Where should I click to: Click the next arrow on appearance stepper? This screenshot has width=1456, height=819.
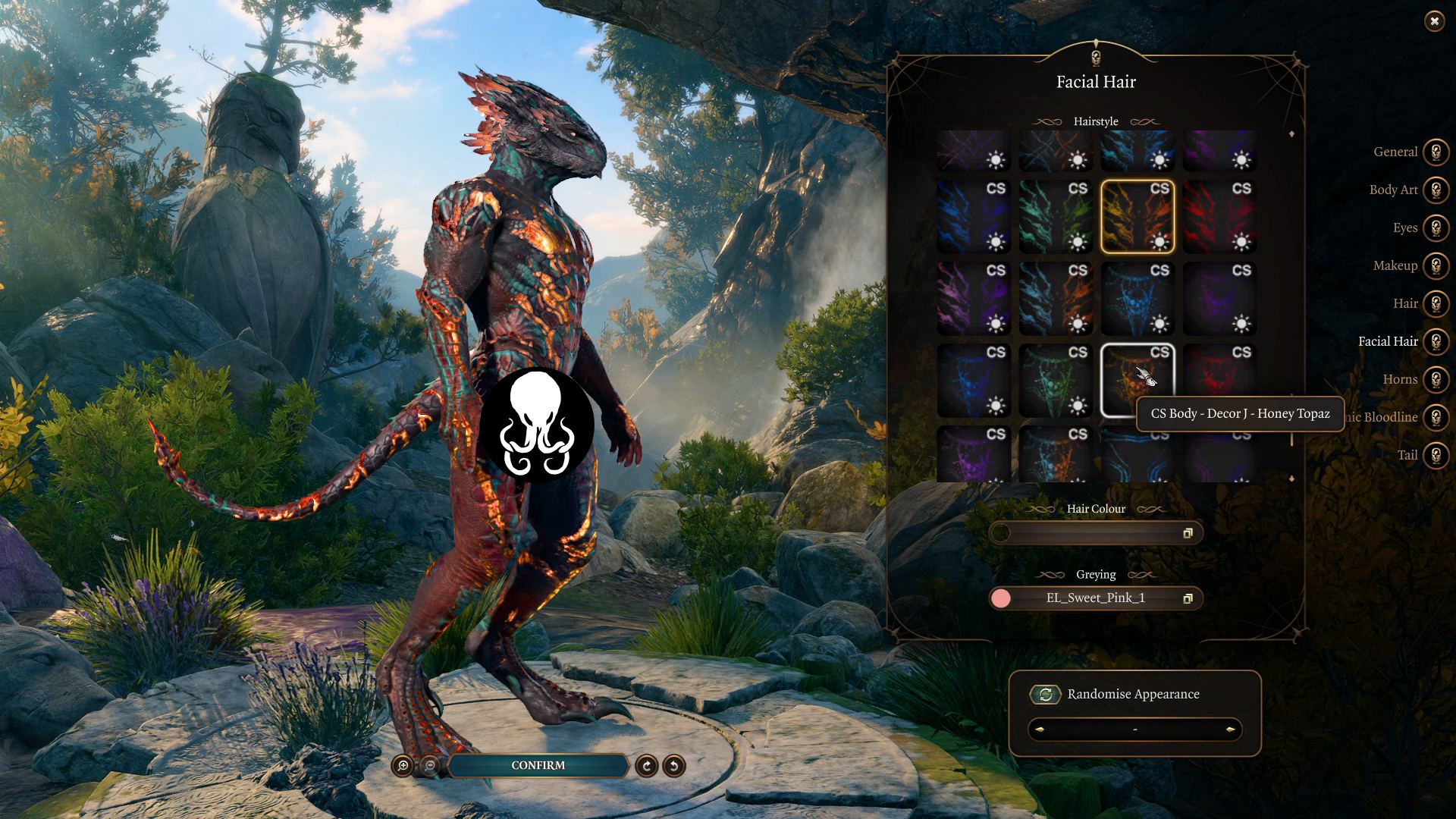coord(1230,730)
